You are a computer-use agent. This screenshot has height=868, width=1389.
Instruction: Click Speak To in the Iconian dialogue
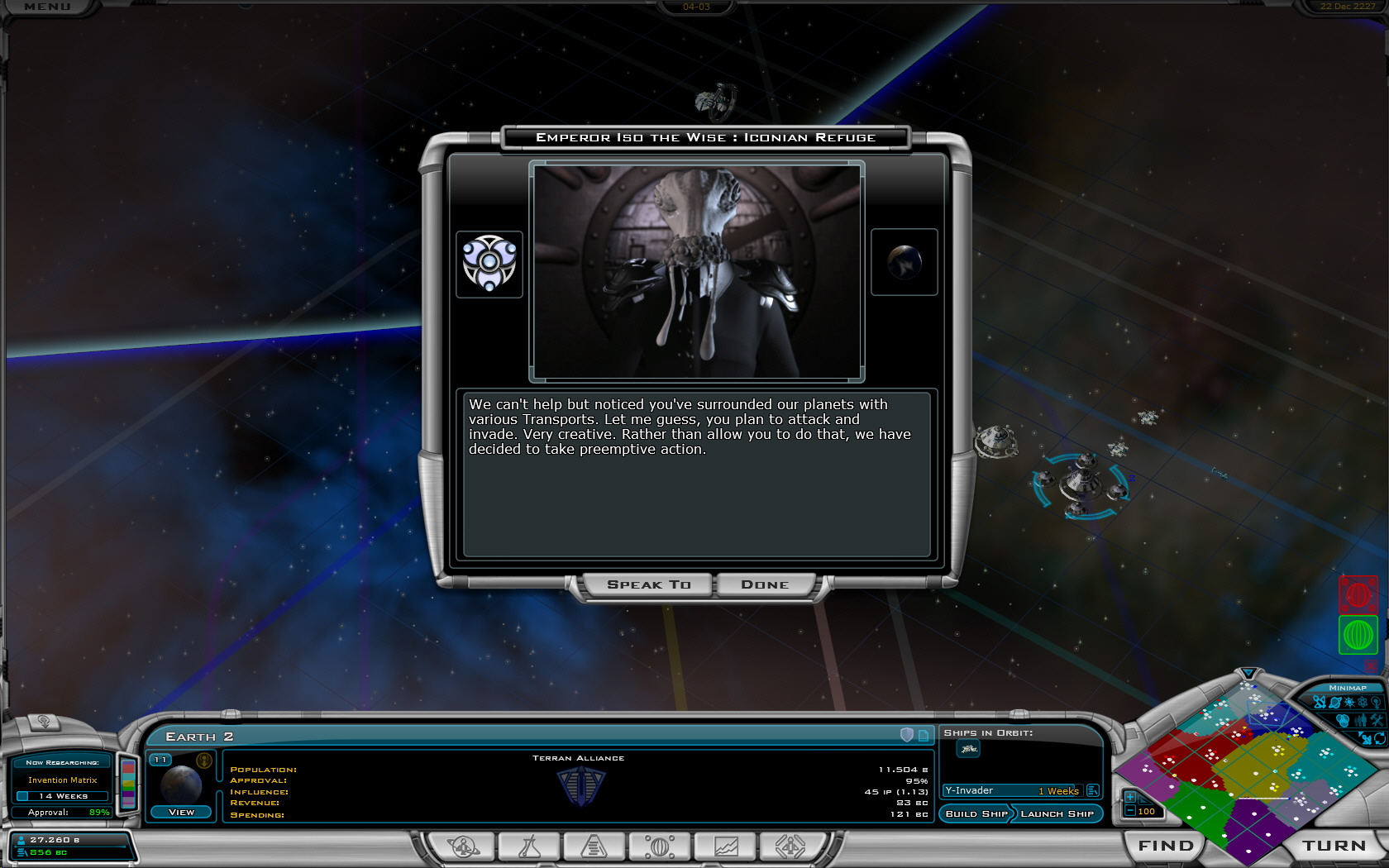coord(648,584)
